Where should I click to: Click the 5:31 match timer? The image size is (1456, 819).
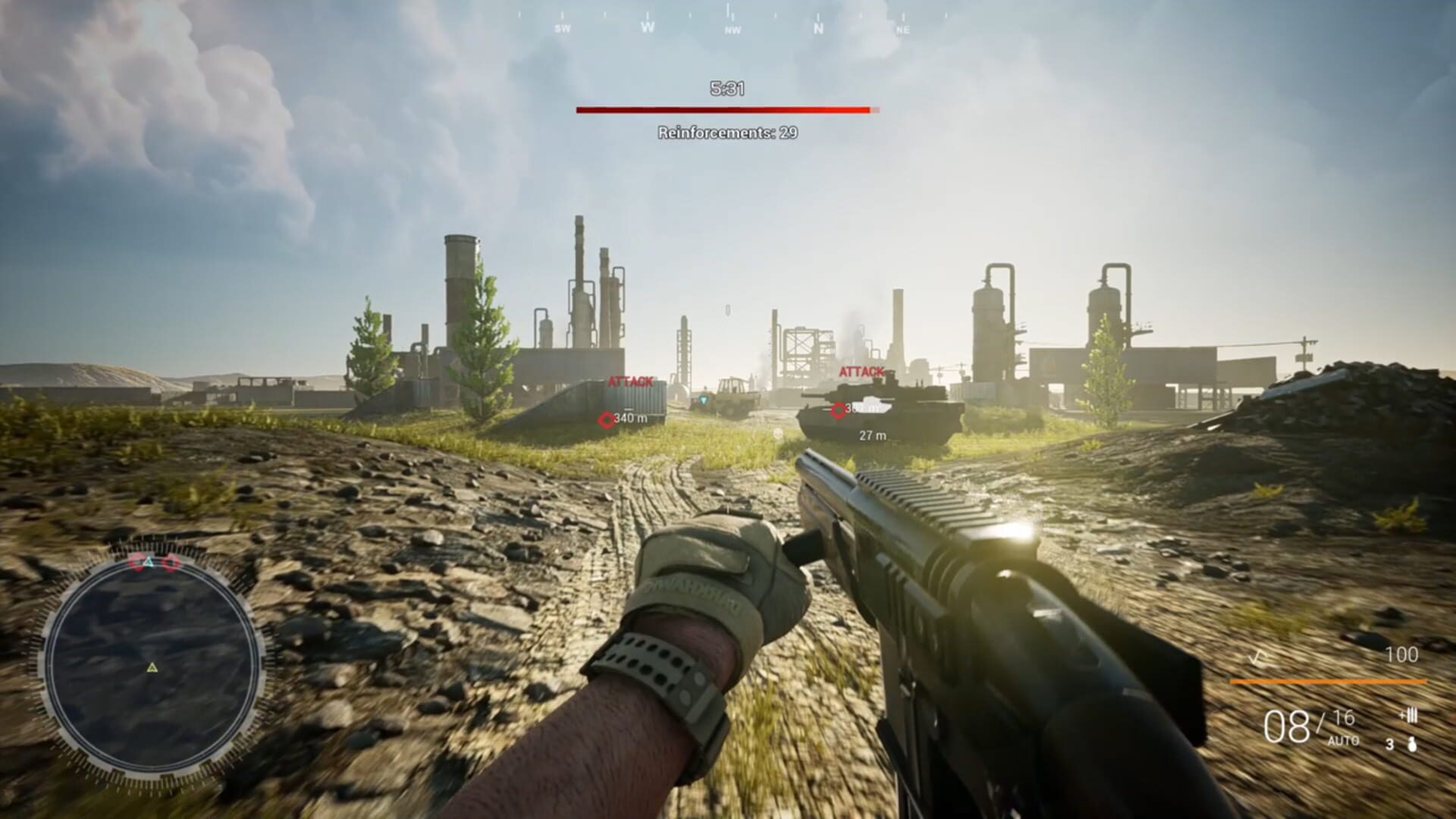729,89
